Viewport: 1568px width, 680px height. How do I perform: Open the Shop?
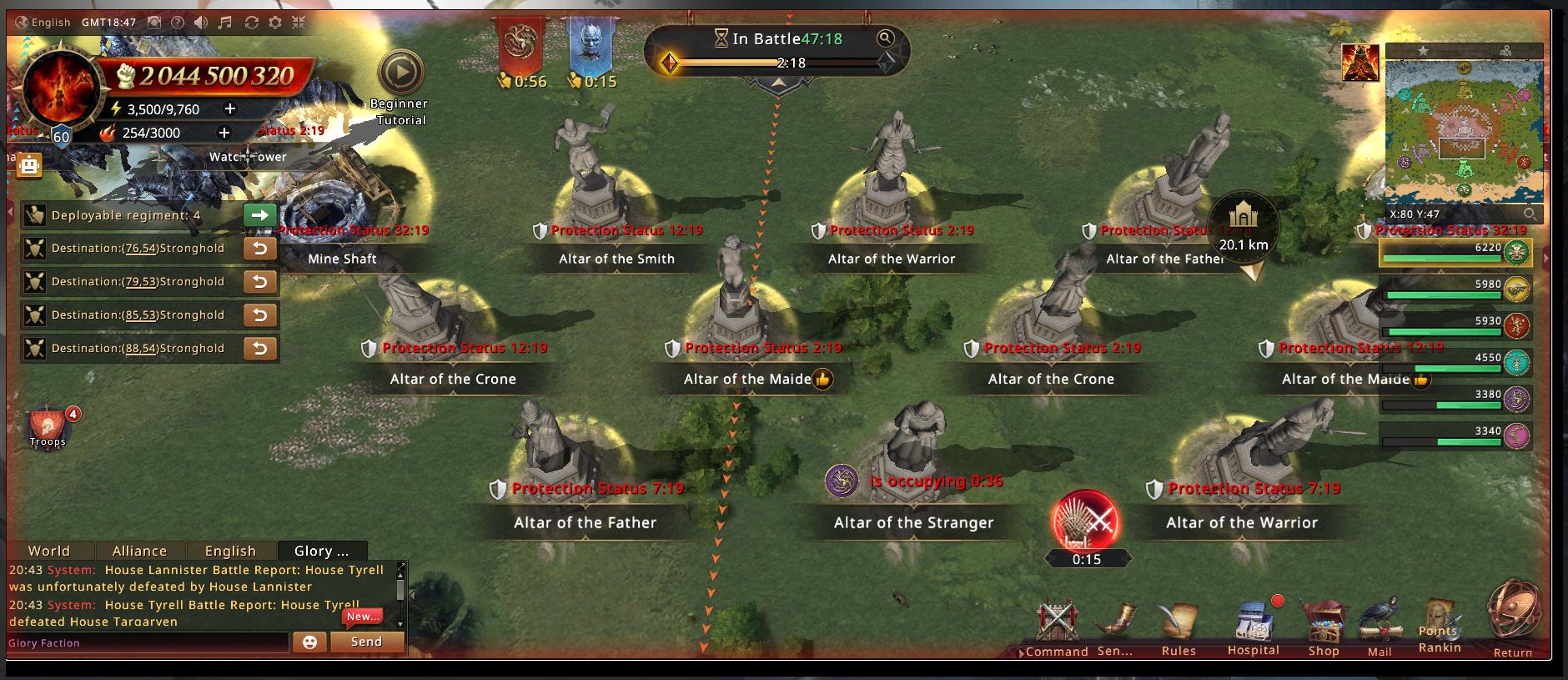point(1324,630)
